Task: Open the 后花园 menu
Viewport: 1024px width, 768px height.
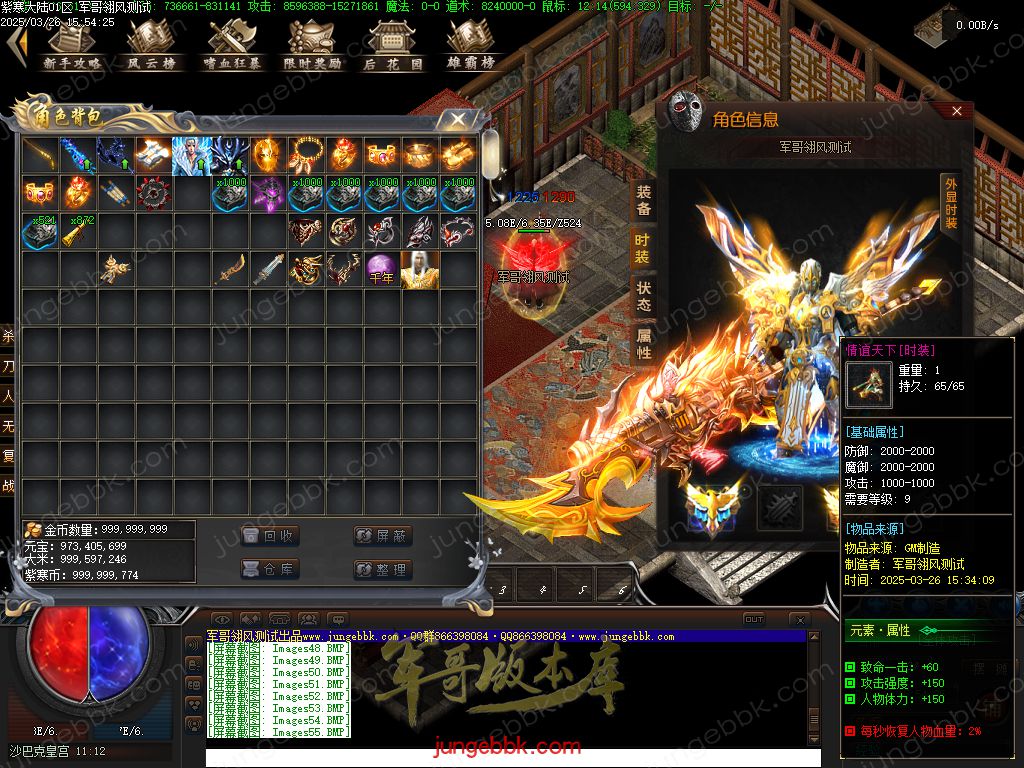Action: (x=392, y=46)
